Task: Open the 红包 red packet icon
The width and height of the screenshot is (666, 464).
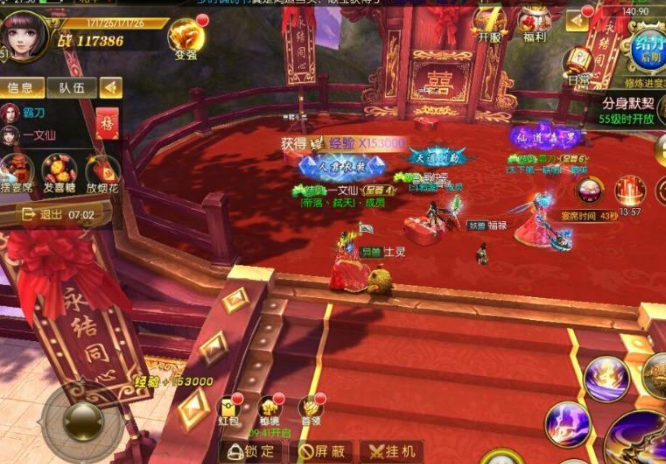Action: [229, 409]
